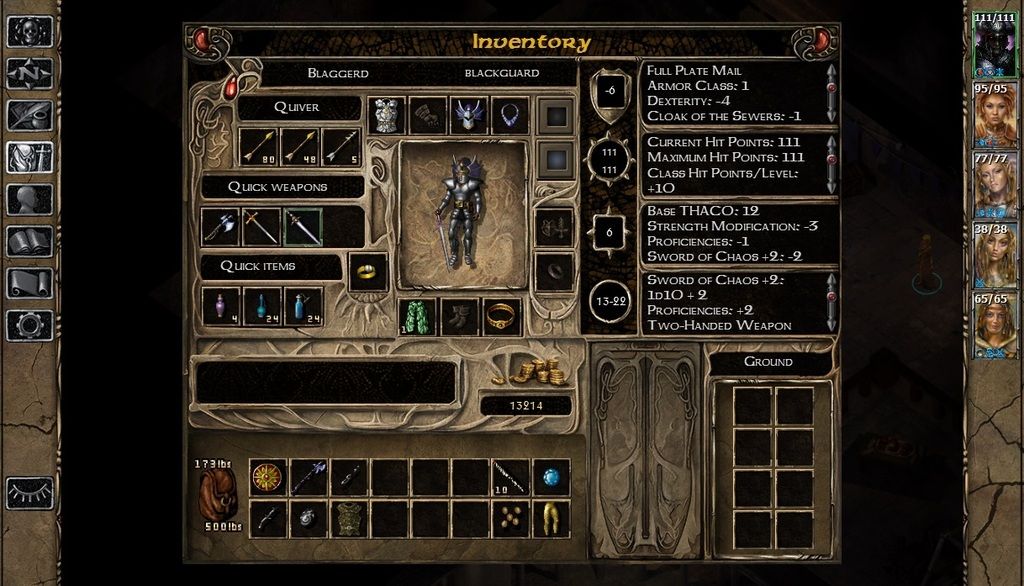Click the closed-eye button in the left sidebar
This screenshot has height=586, width=1024.
point(29,492)
